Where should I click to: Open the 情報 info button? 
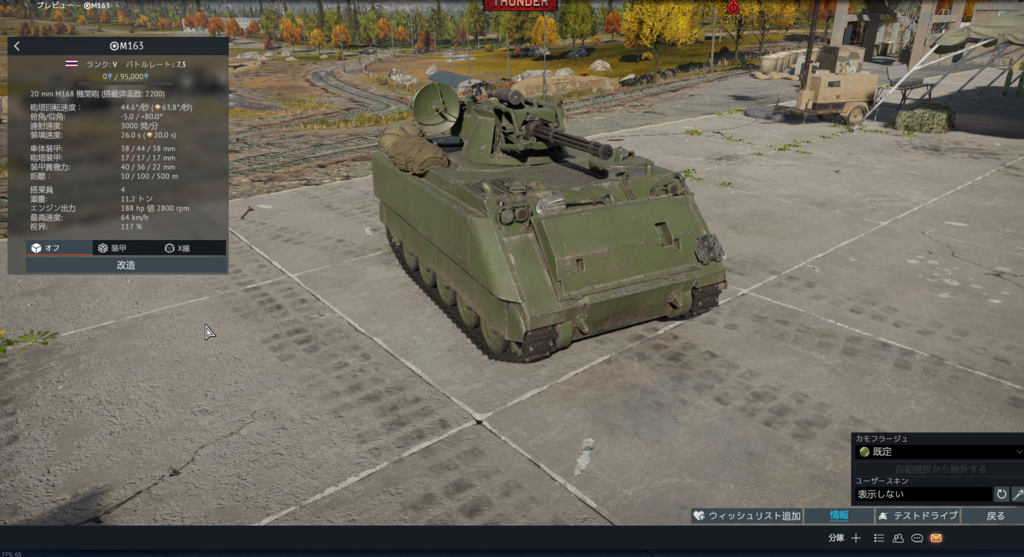[x=839, y=516]
